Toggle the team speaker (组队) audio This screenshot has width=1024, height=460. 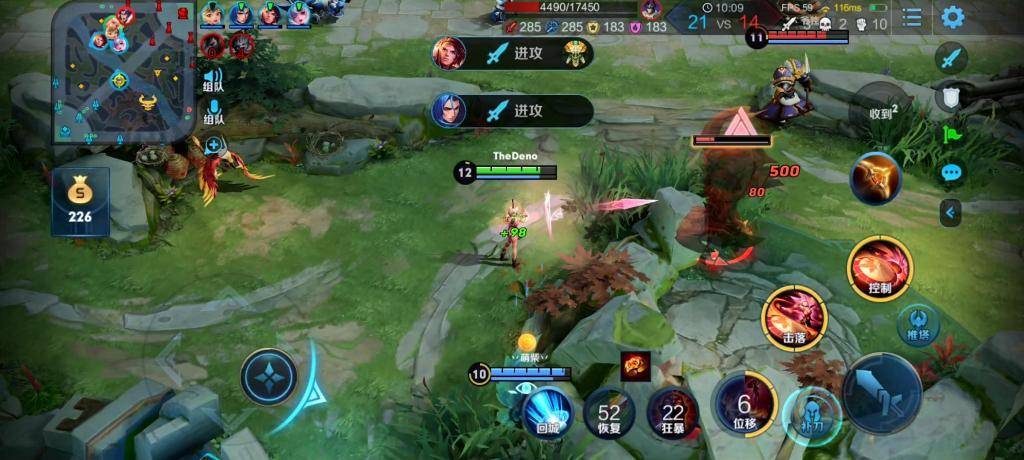click(213, 79)
